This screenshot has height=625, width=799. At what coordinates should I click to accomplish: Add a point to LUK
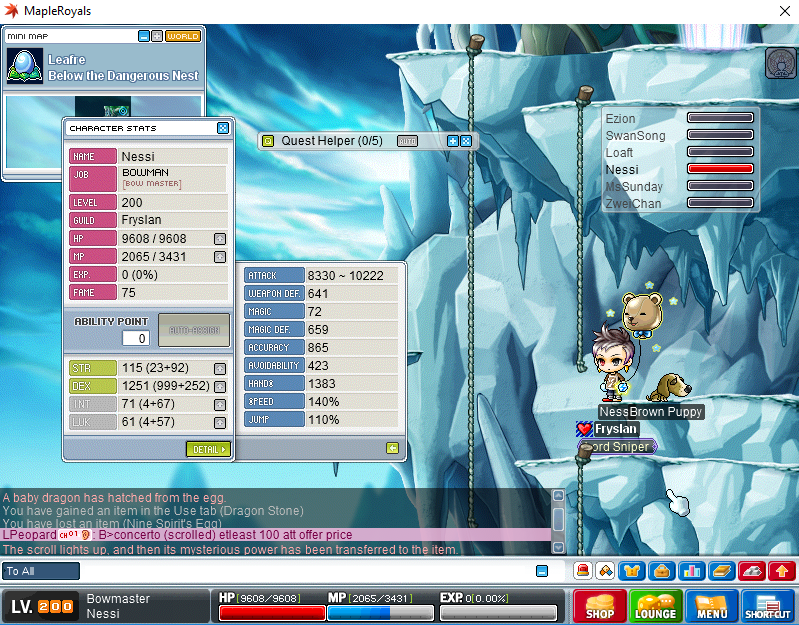(220, 422)
